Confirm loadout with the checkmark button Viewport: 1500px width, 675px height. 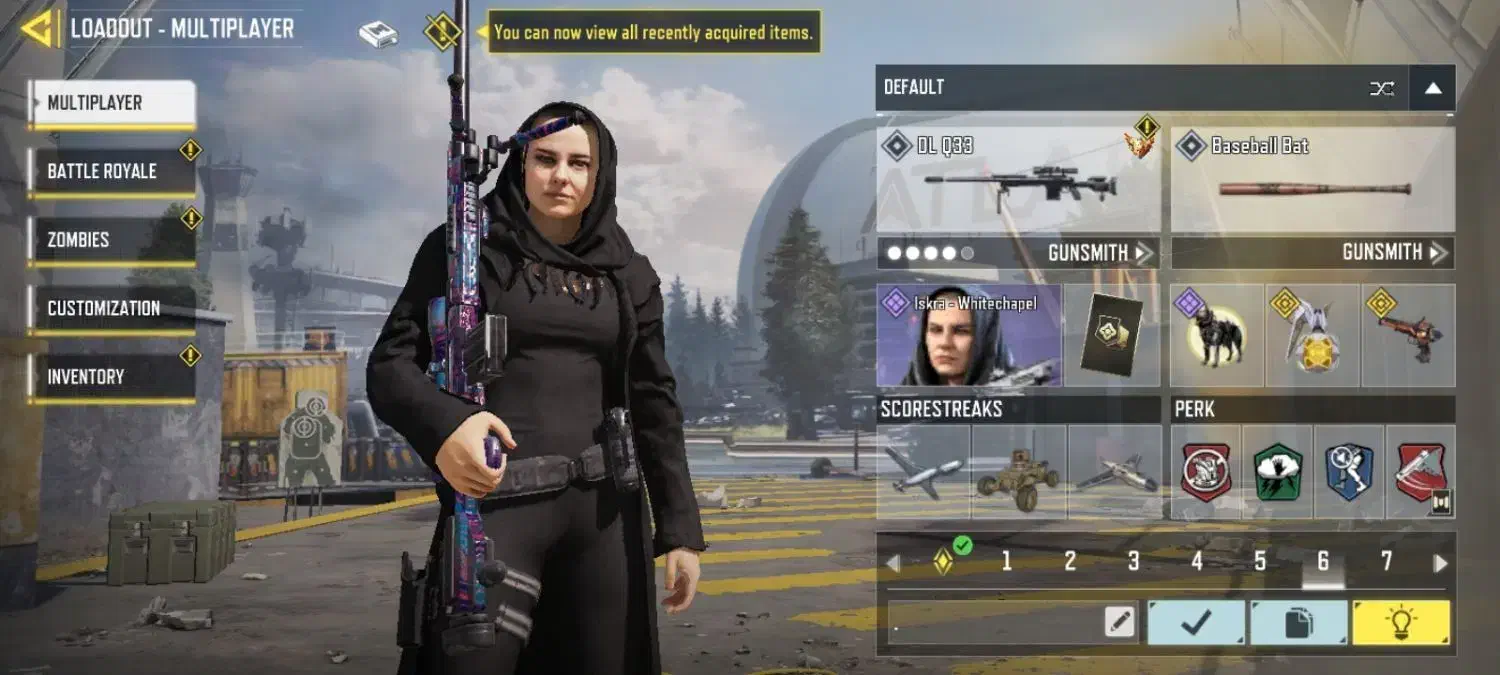pos(1196,623)
